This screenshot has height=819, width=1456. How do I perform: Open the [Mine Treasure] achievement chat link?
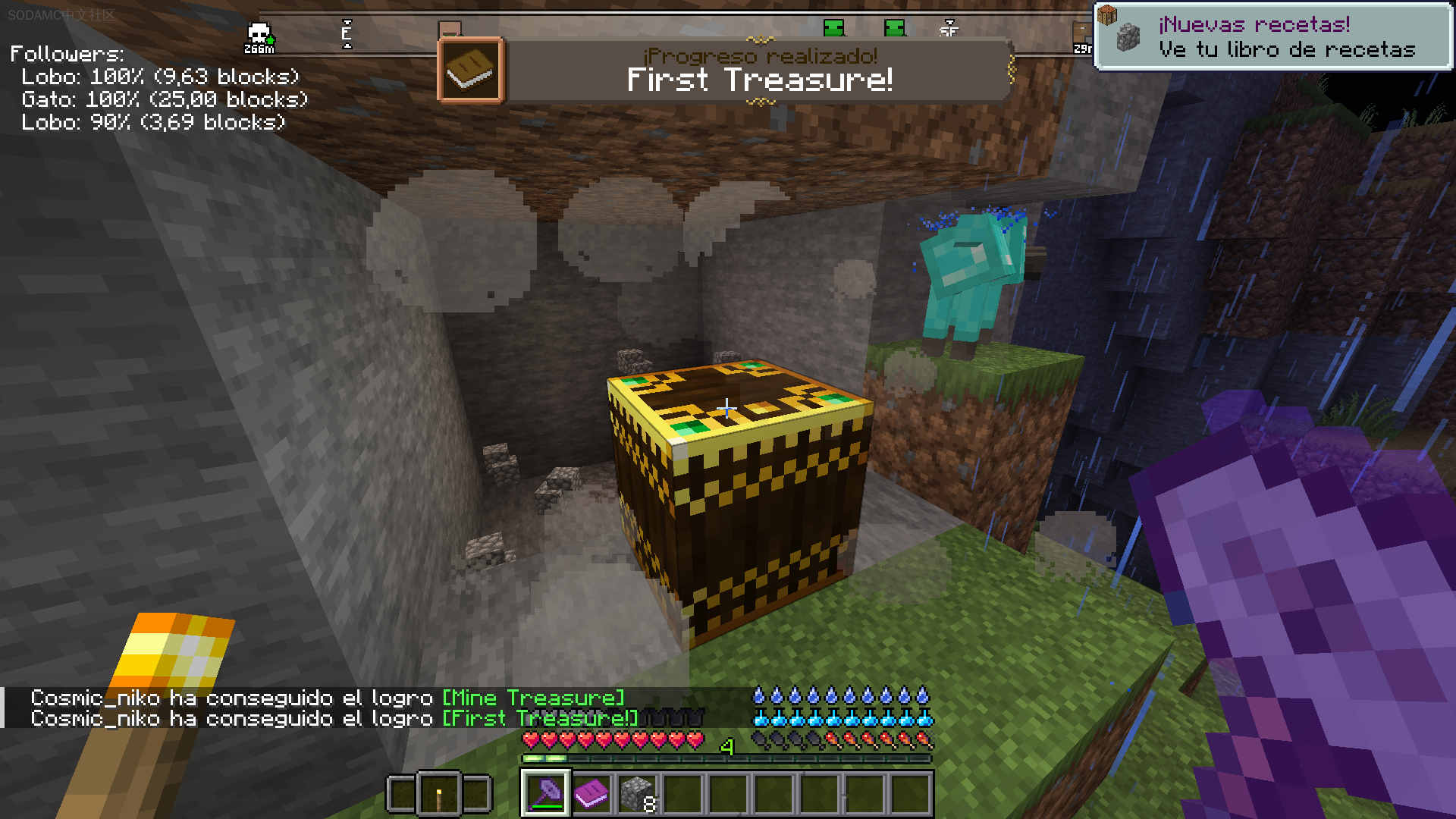[x=533, y=698]
